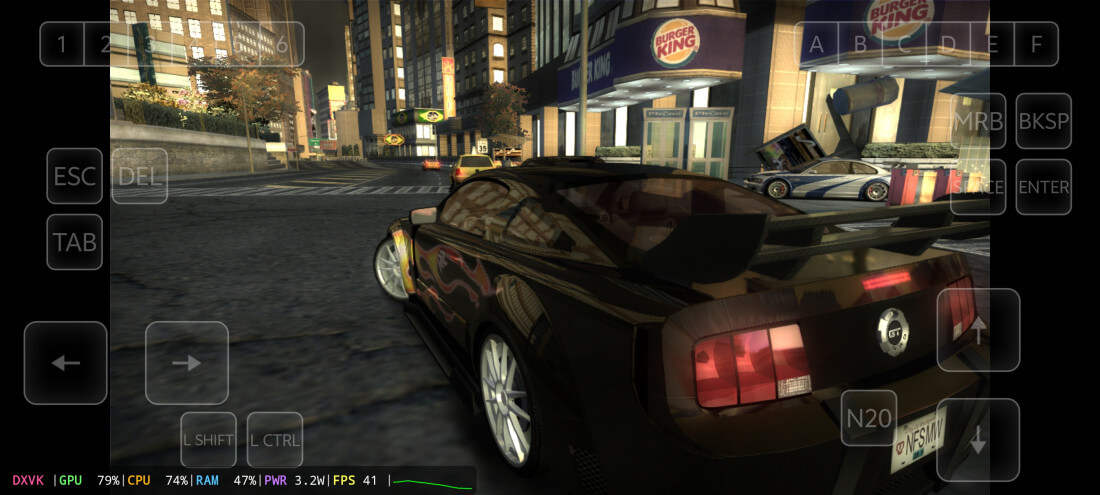Steer right with the right arrow button
Viewport: 1100px width, 495px height.
(187, 363)
